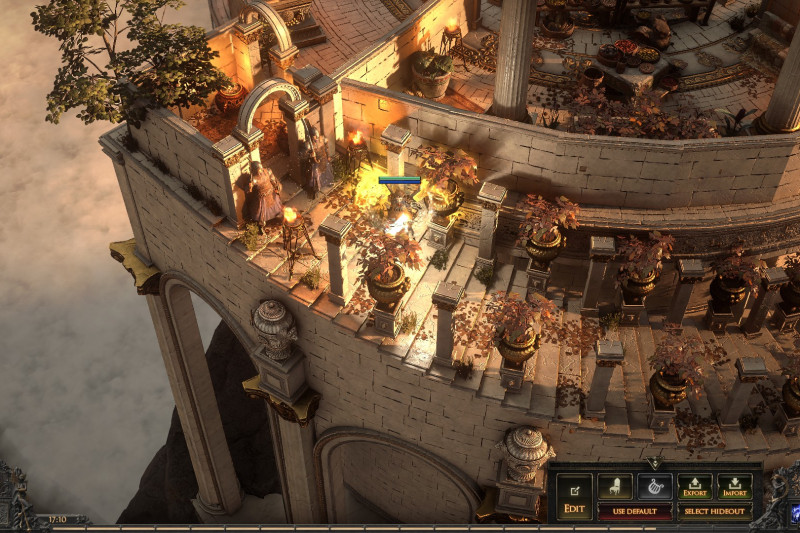The image size is (800, 533).
Task: Export the hideout layout
Action: 695,488
